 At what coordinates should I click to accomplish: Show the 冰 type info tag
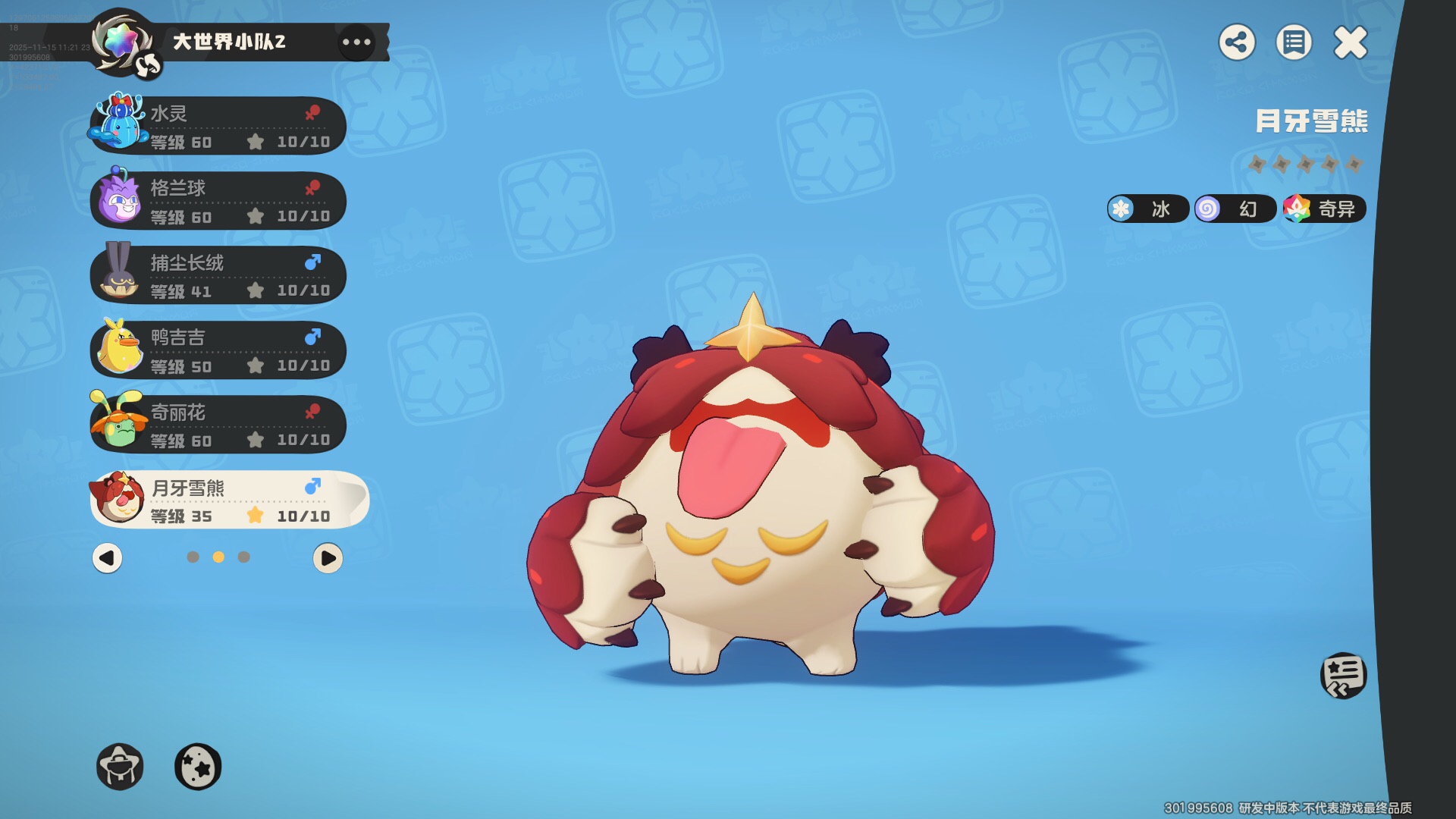[1147, 209]
